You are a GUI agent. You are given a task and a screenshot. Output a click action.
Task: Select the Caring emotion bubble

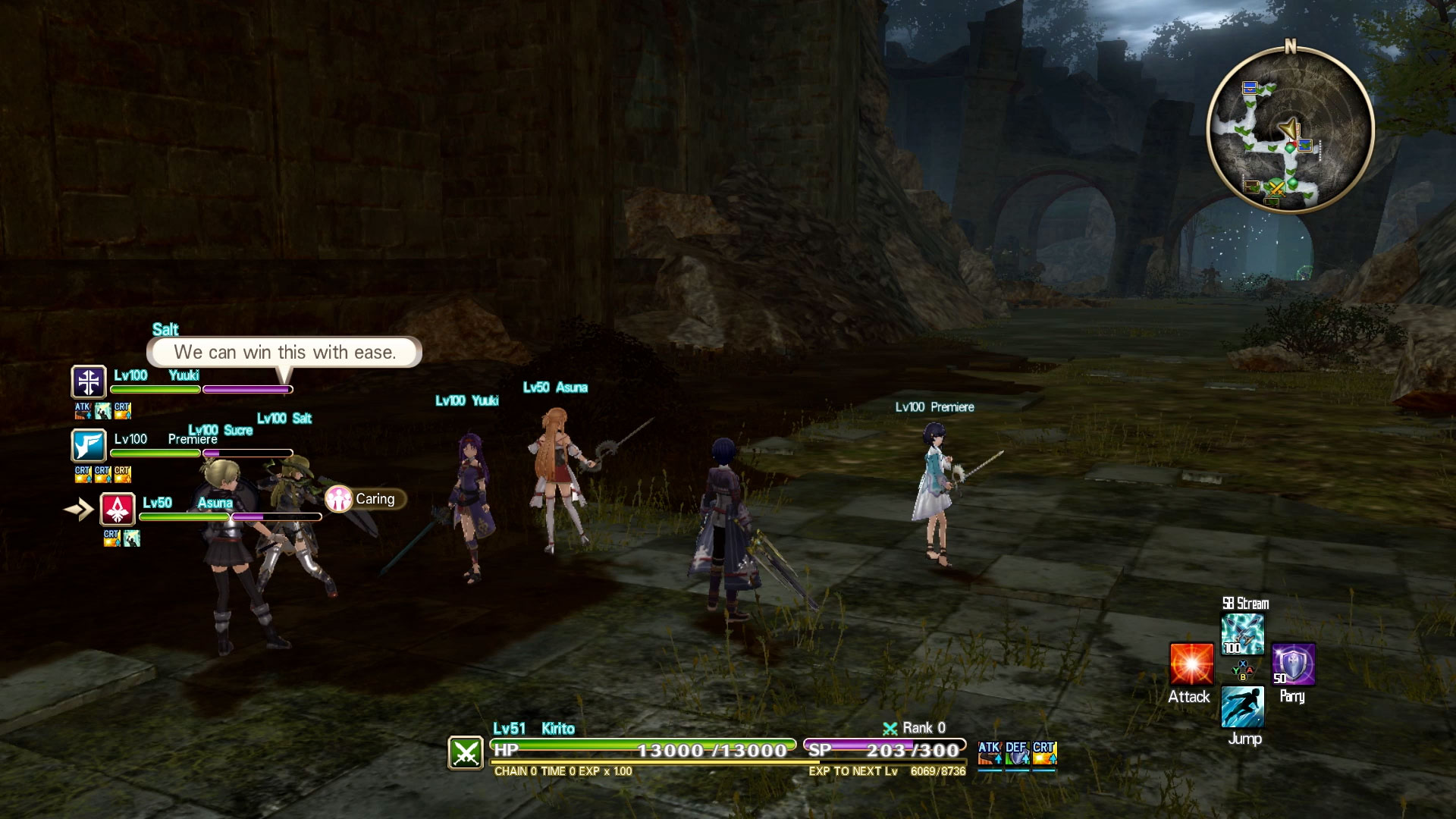pyautogui.click(x=366, y=499)
